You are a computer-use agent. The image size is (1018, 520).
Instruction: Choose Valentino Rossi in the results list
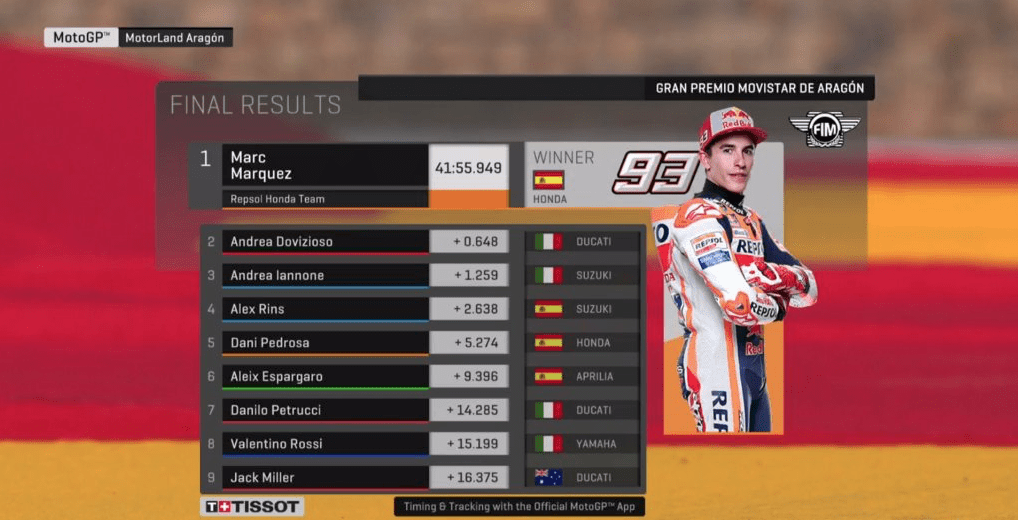(326, 444)
